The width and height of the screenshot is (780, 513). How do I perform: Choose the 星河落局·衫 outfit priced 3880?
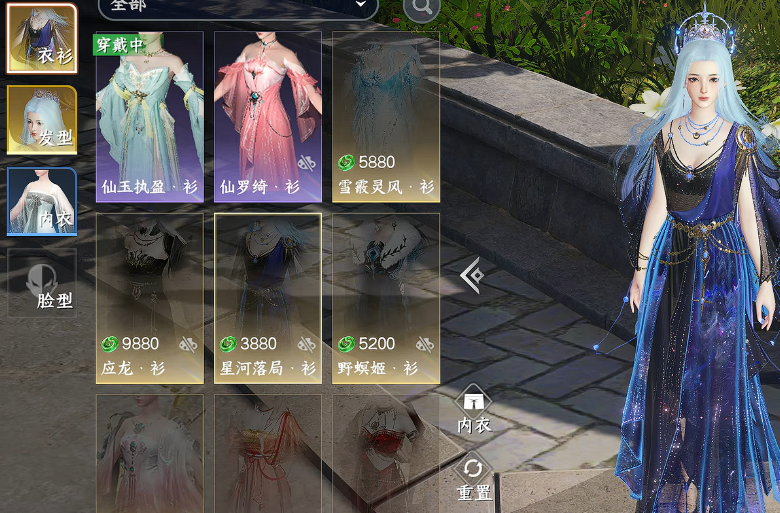click(x=267, y=298)
